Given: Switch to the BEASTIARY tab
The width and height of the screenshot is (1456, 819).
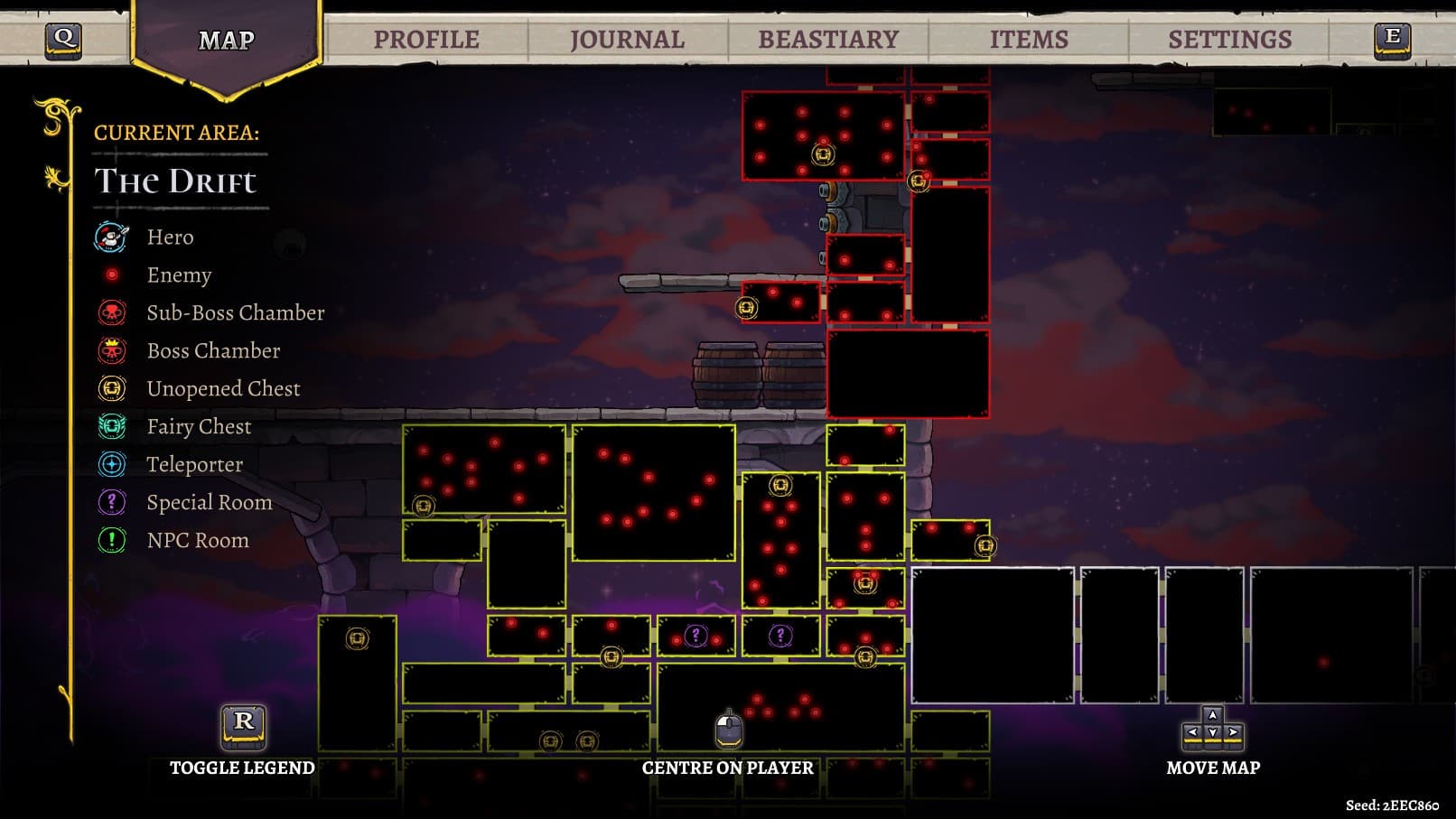Looking at the screenshot, I should [x=827, y=39].
